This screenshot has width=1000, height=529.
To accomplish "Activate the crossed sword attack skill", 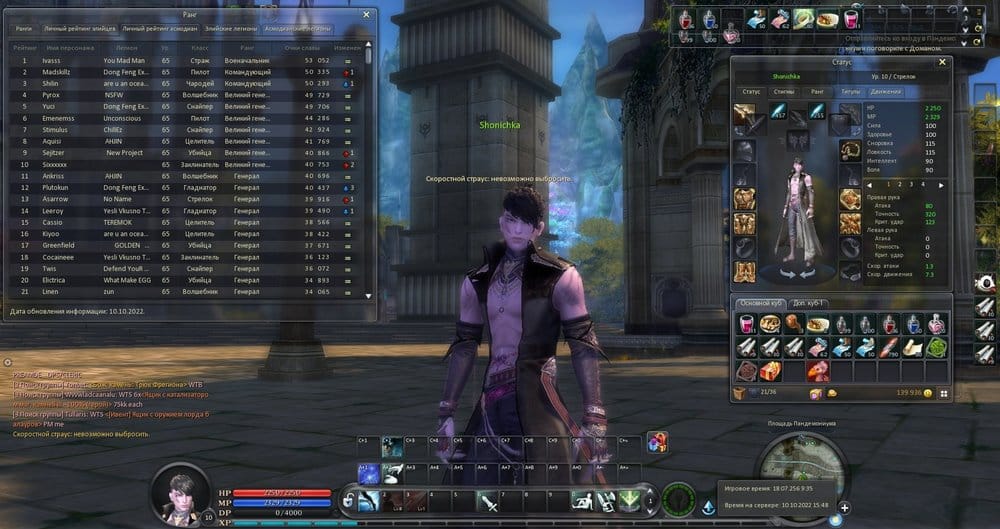I will point(486,502).
